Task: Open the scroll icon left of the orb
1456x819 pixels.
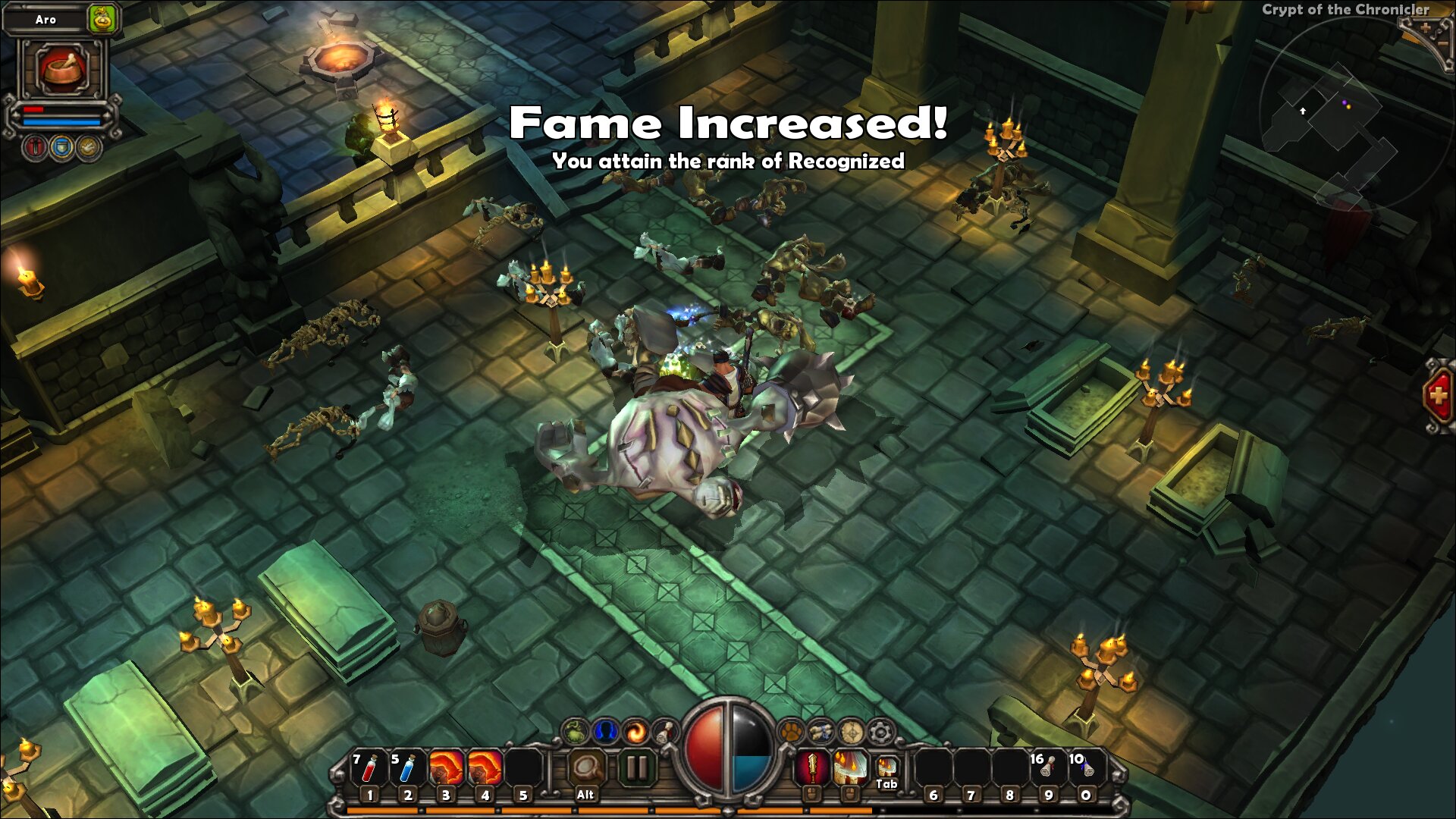Action: pos(665,732)
